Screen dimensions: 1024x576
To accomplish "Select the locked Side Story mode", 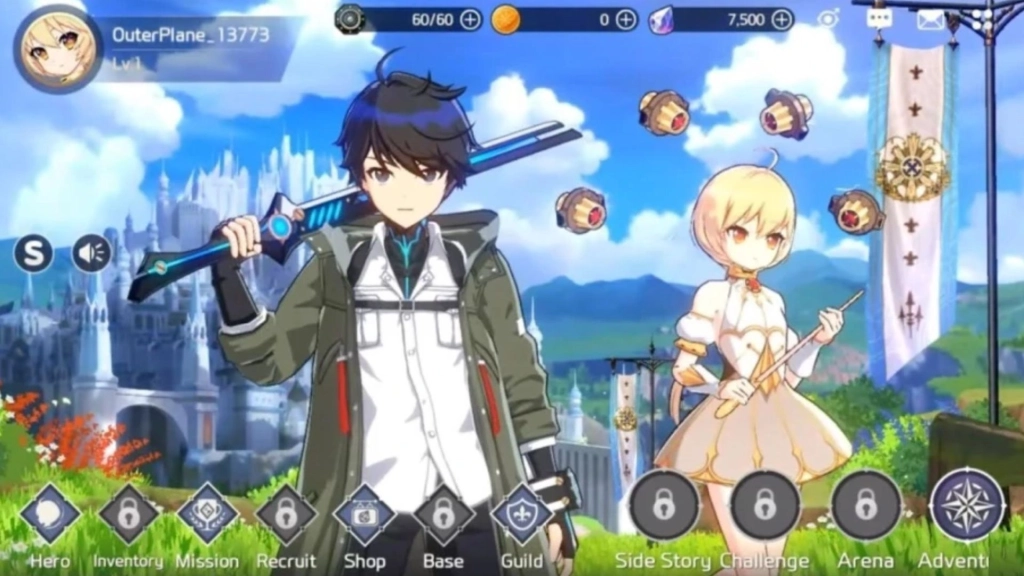I will (x=664, y=505).
